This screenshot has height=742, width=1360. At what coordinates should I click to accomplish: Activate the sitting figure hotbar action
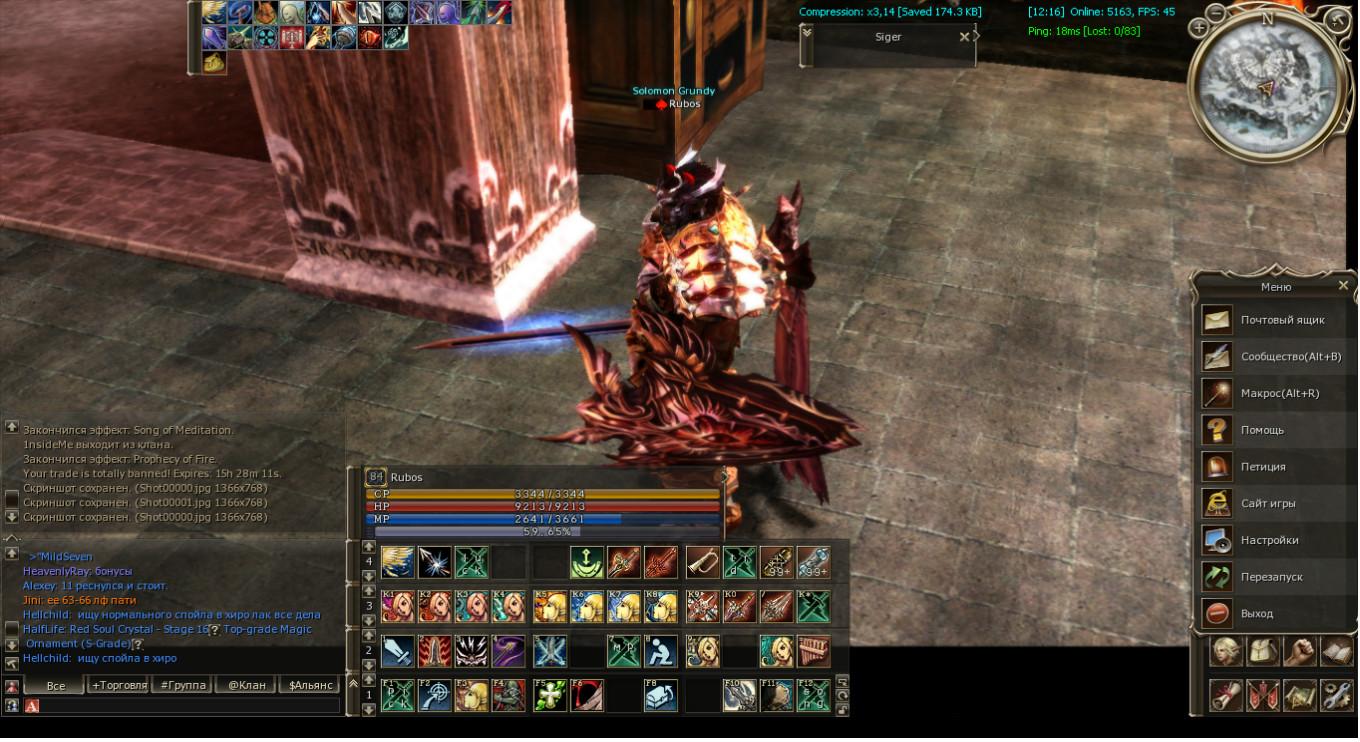point(660,651)
